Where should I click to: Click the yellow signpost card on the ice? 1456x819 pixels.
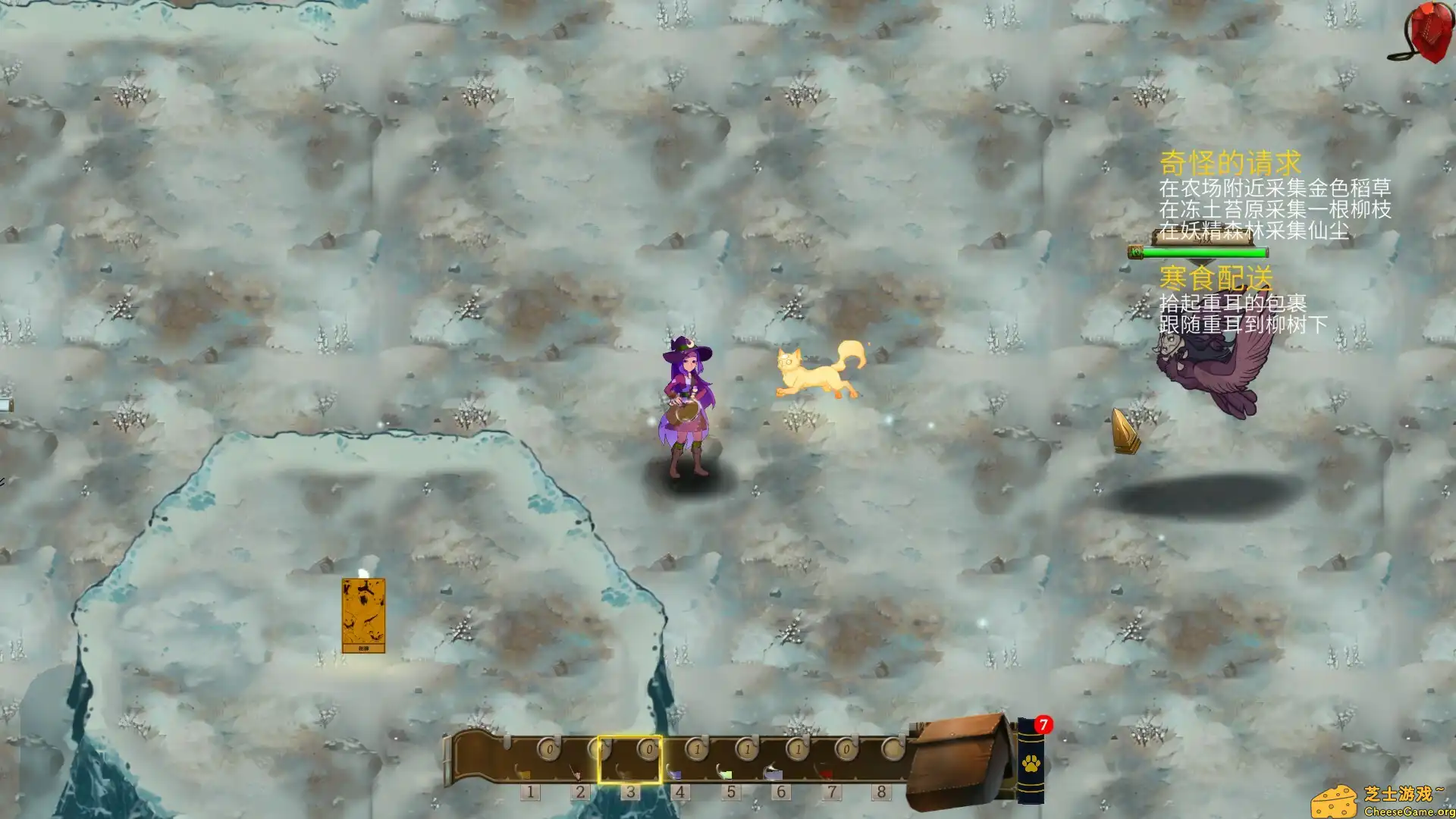[364, 614]
